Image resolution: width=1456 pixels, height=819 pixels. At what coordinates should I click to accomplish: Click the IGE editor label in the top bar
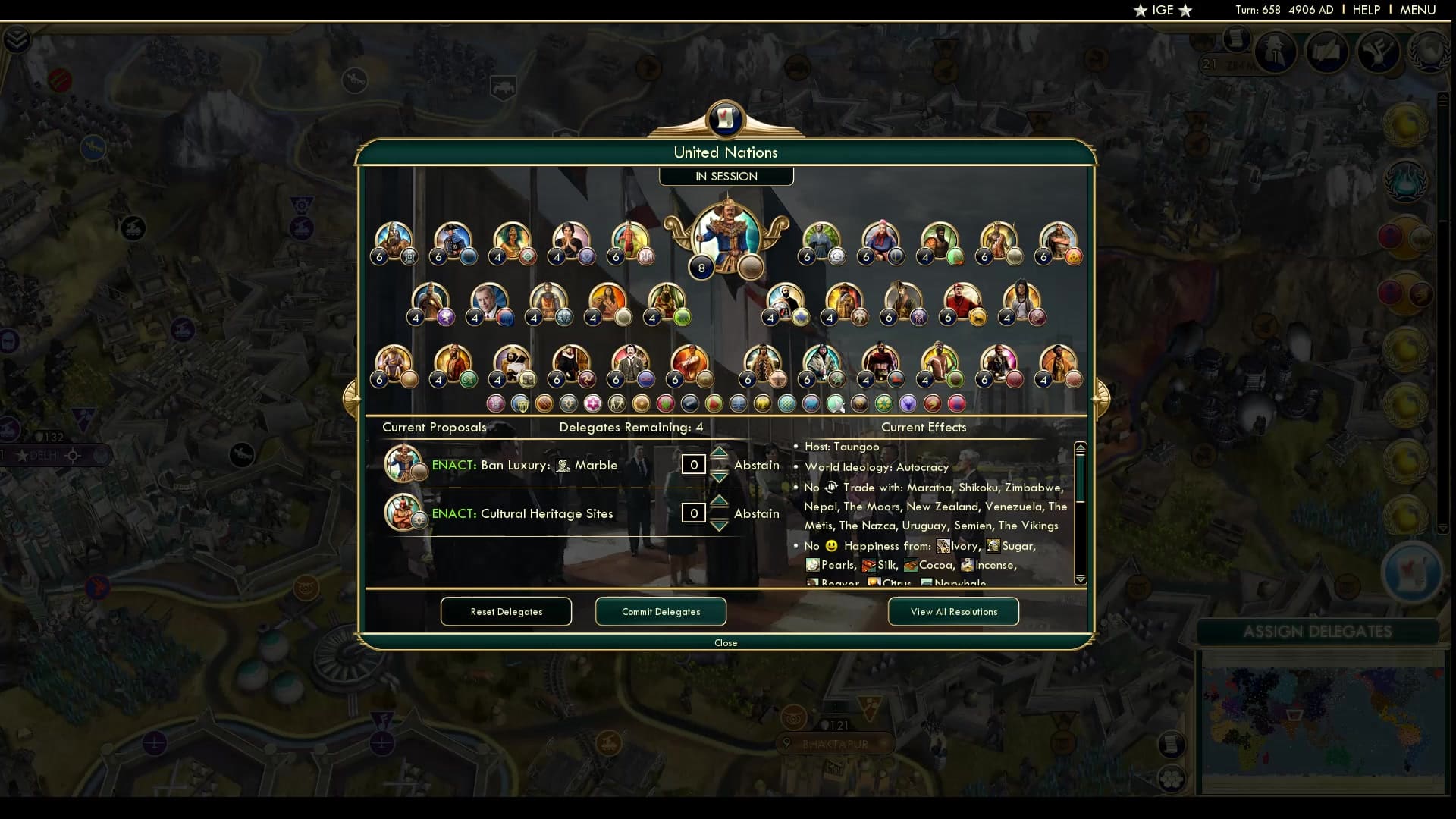(x=1162, y=10)
